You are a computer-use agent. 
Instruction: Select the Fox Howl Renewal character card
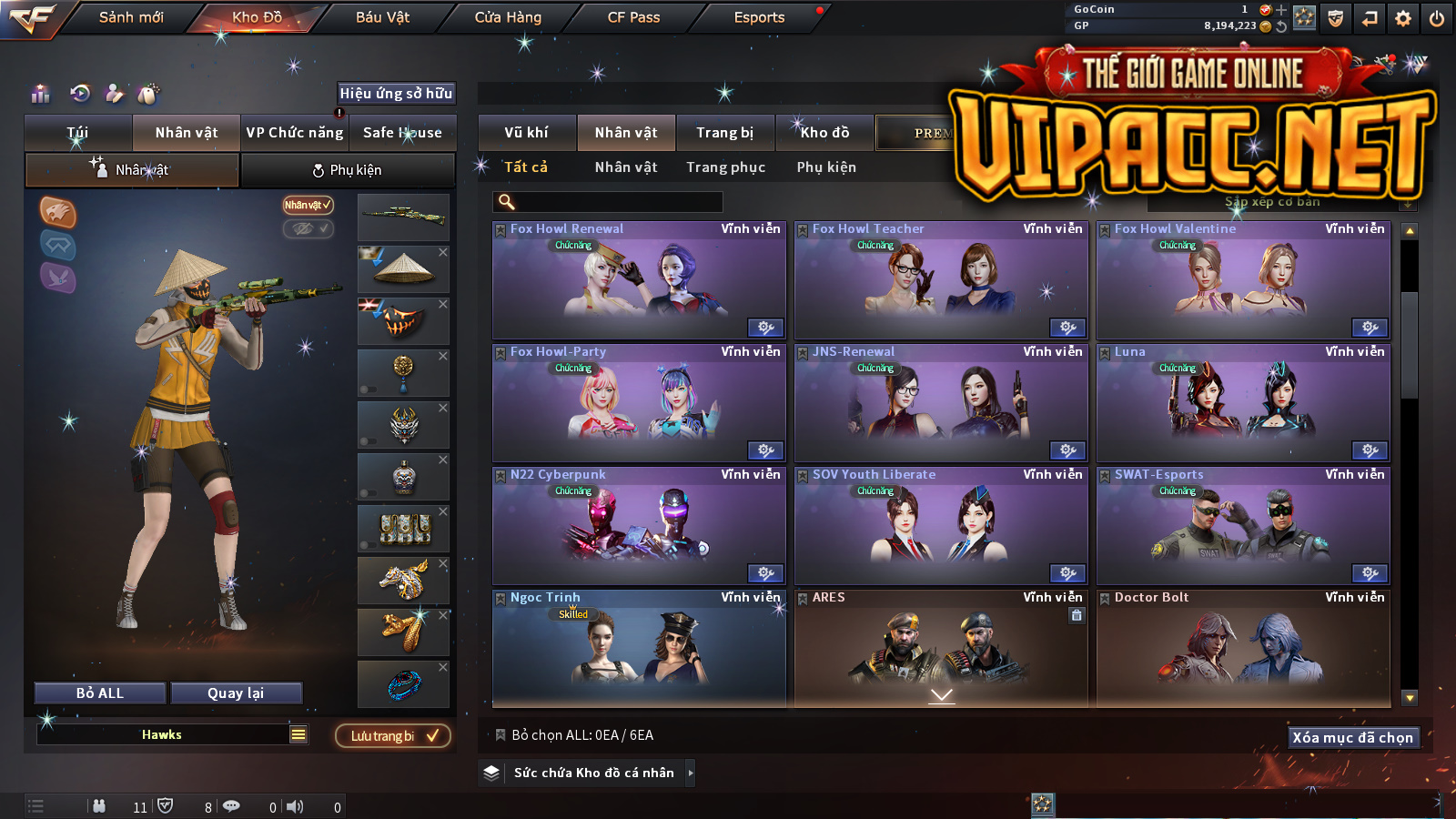click(x=638, y=280)
